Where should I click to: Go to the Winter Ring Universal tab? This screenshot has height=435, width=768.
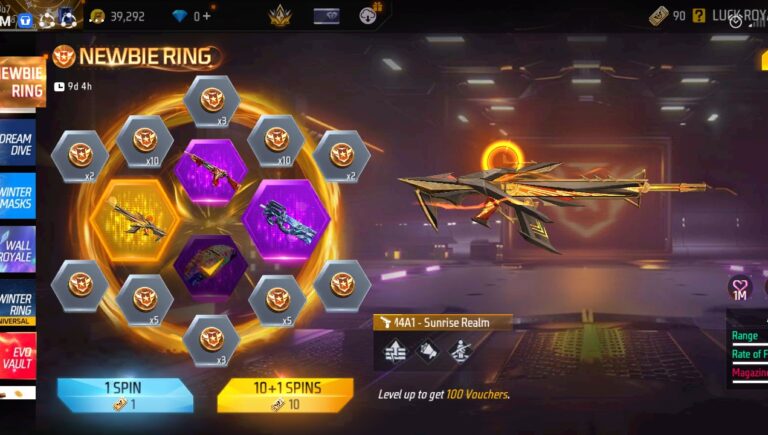[17, 304]
